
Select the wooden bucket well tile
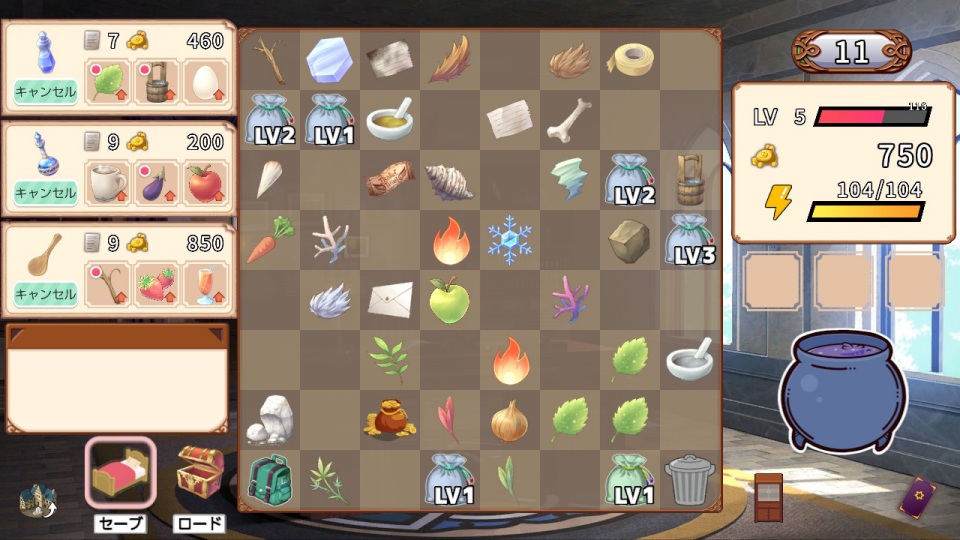(x=689, y=179)
